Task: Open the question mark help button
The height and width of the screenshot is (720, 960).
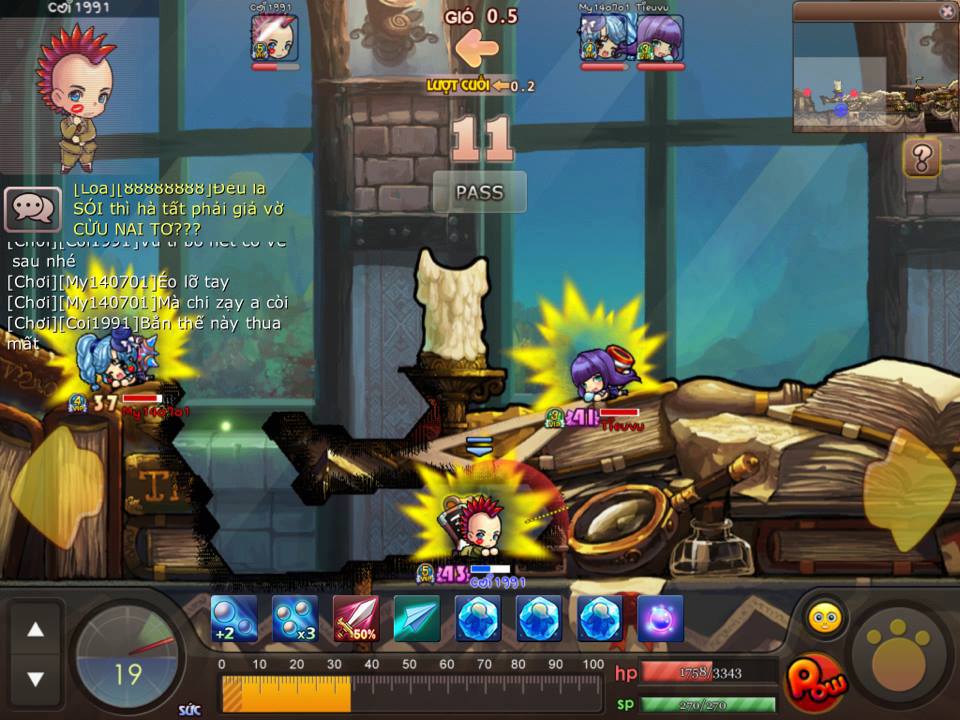Action: [x=921, y=158]
